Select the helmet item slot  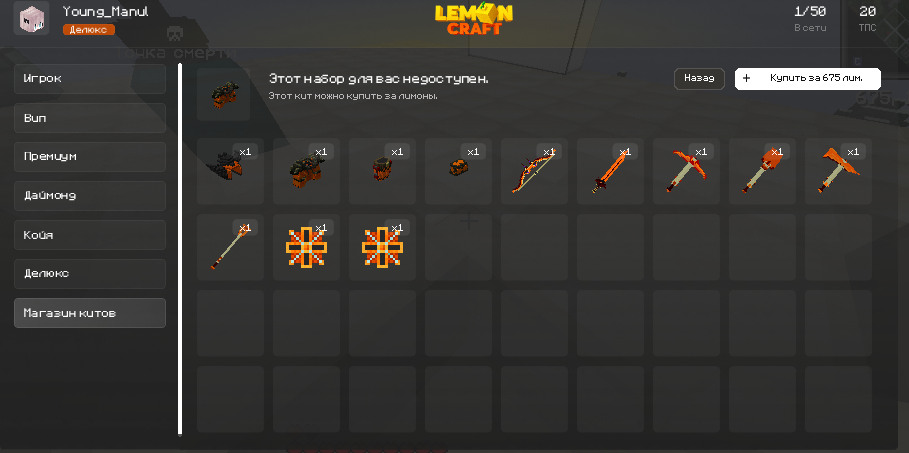point(230,171)
